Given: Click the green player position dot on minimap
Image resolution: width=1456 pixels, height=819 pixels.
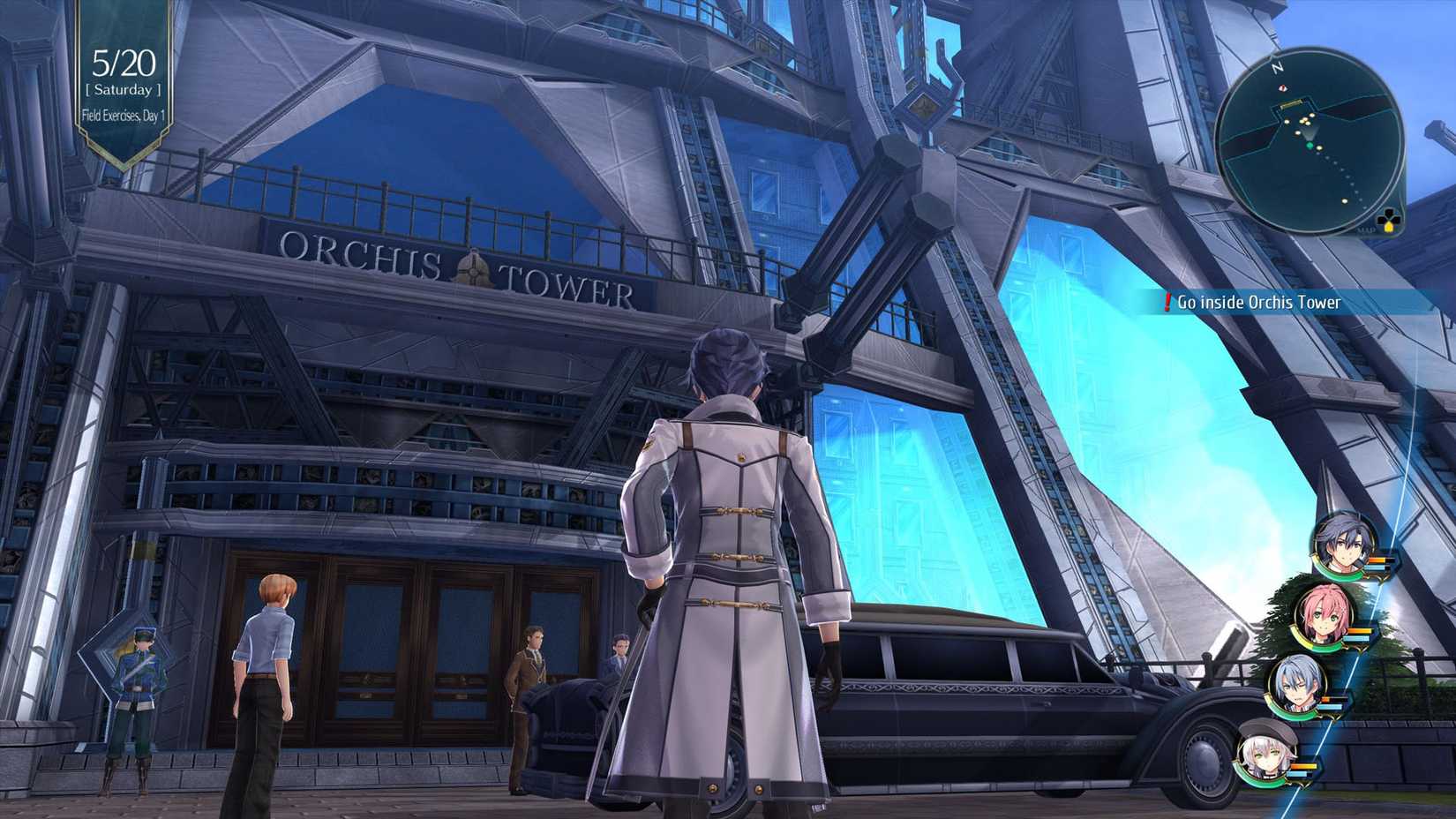Looking at the screenshot, I should (1310, 146).
